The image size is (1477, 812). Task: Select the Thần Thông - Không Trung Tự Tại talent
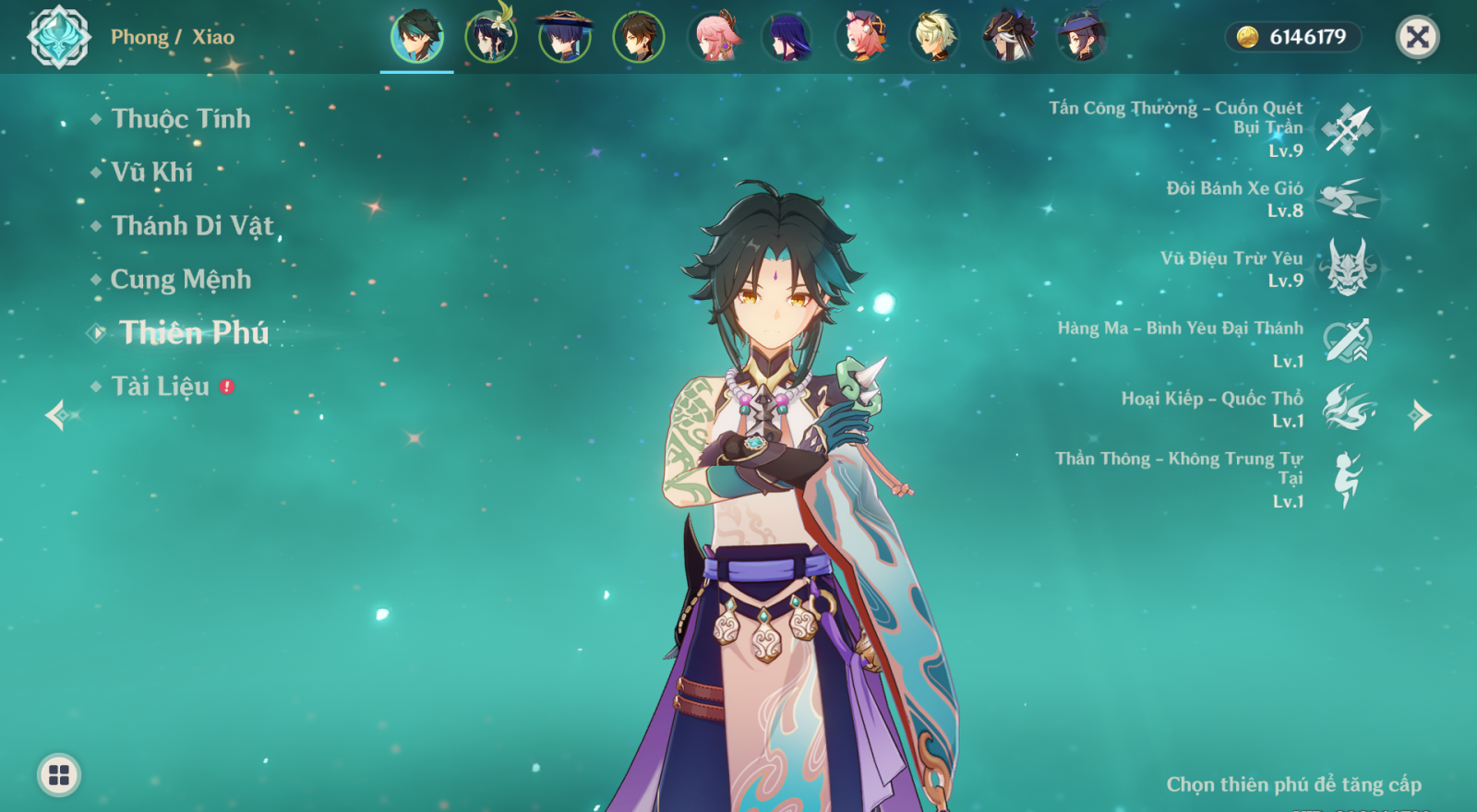[x=1348, y=480]
